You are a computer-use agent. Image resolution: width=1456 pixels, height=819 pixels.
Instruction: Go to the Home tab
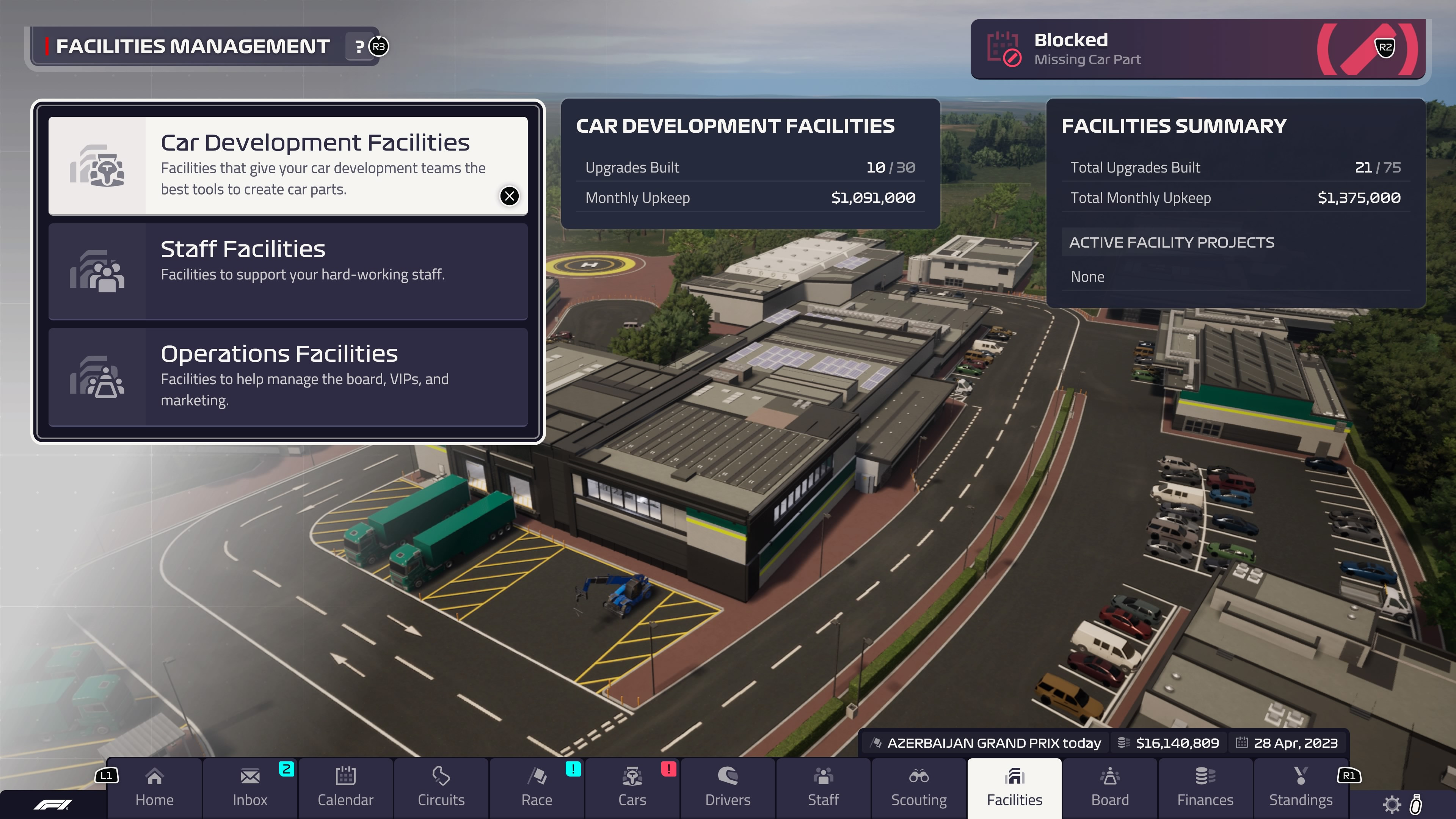(x=154, y=788)
